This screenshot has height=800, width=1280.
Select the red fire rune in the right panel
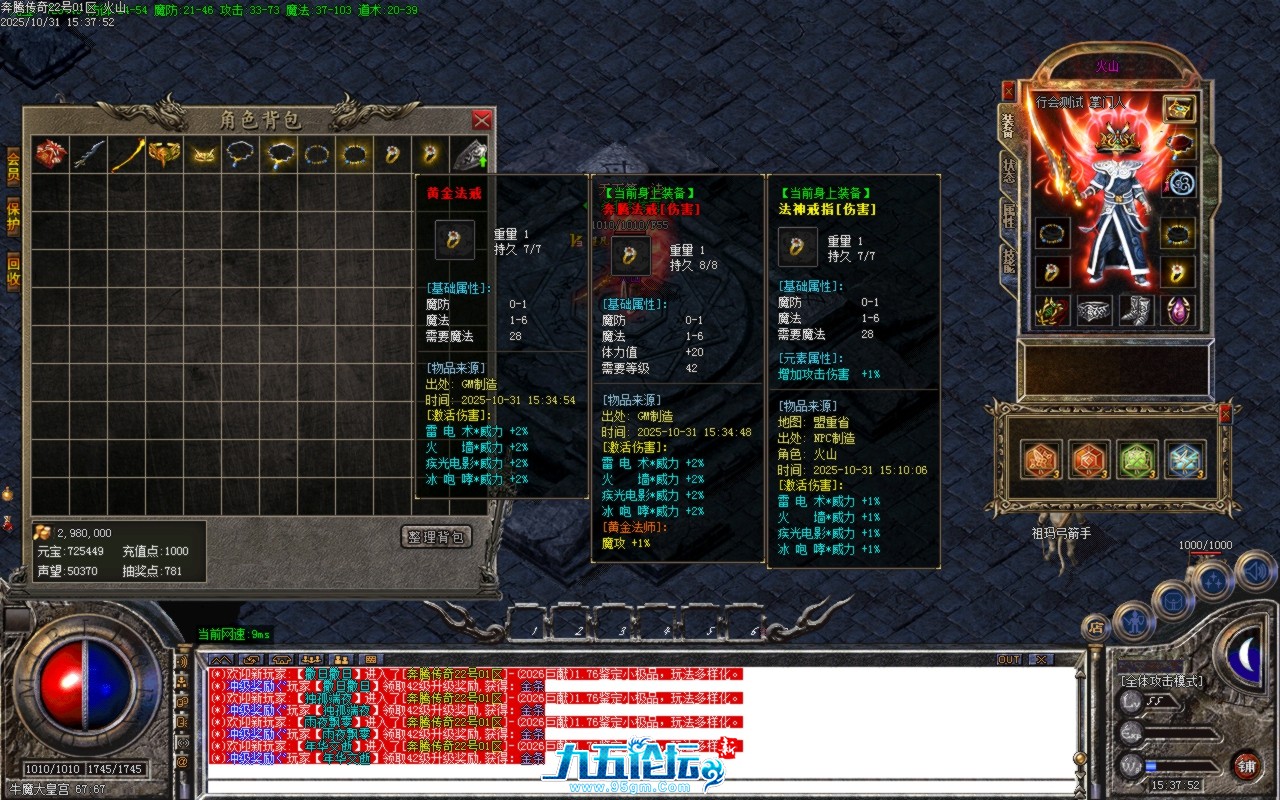coord(1088,459)
